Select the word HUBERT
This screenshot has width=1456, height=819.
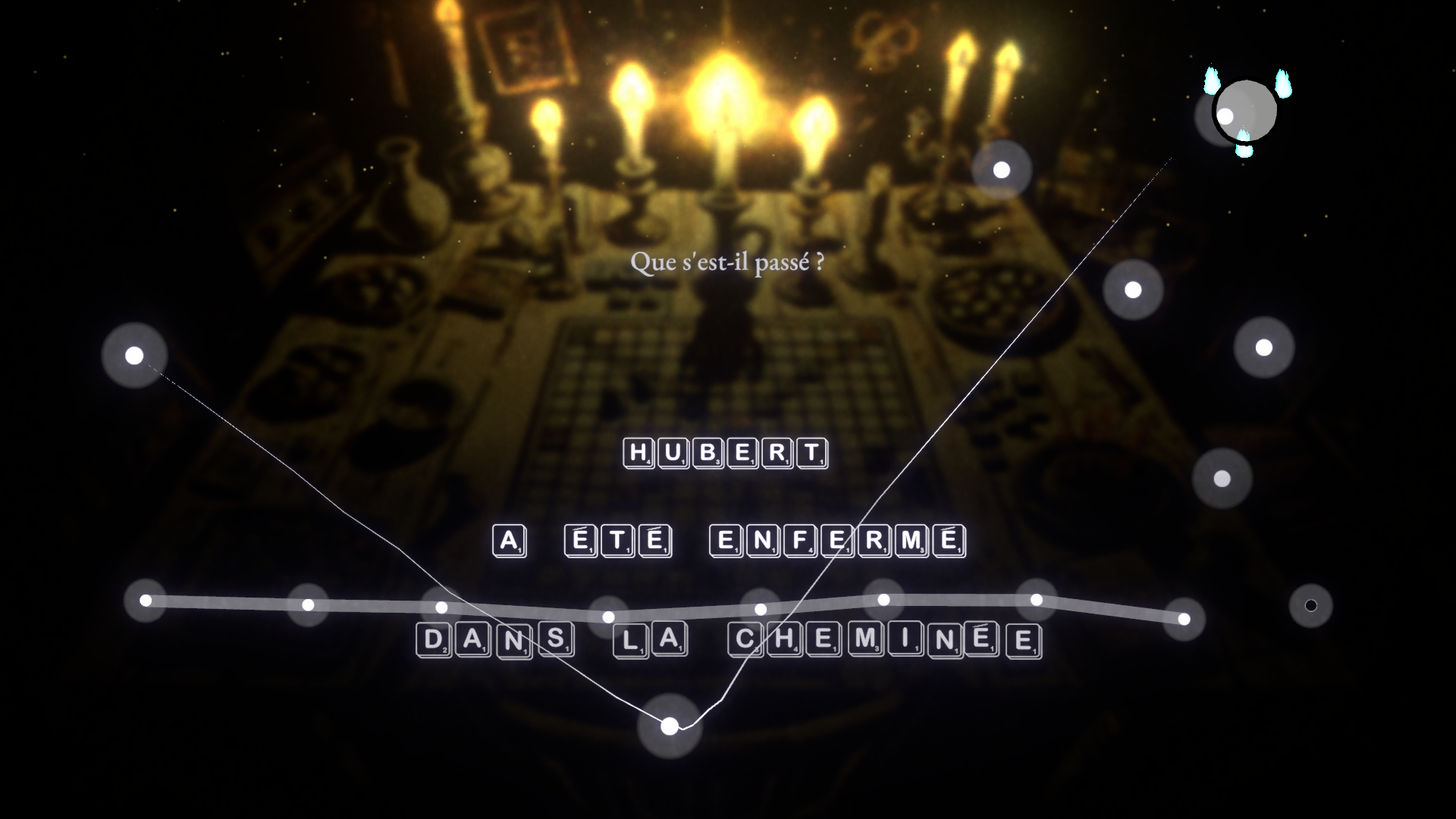pyautogui.click(x=724, y=453)
